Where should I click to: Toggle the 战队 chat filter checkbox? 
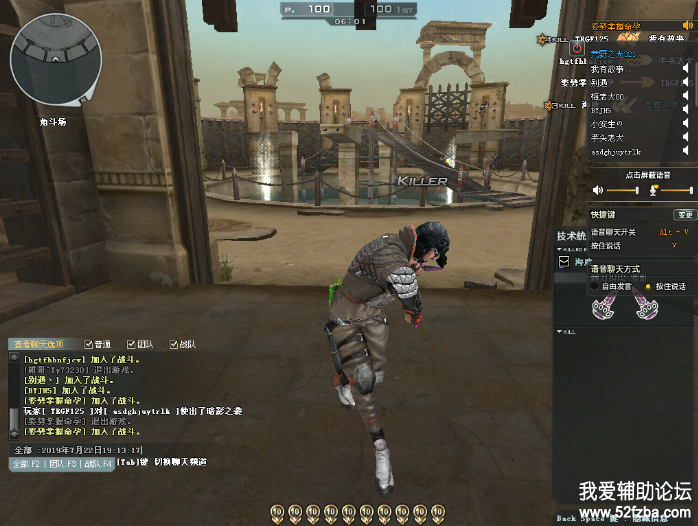pos(174,345)
